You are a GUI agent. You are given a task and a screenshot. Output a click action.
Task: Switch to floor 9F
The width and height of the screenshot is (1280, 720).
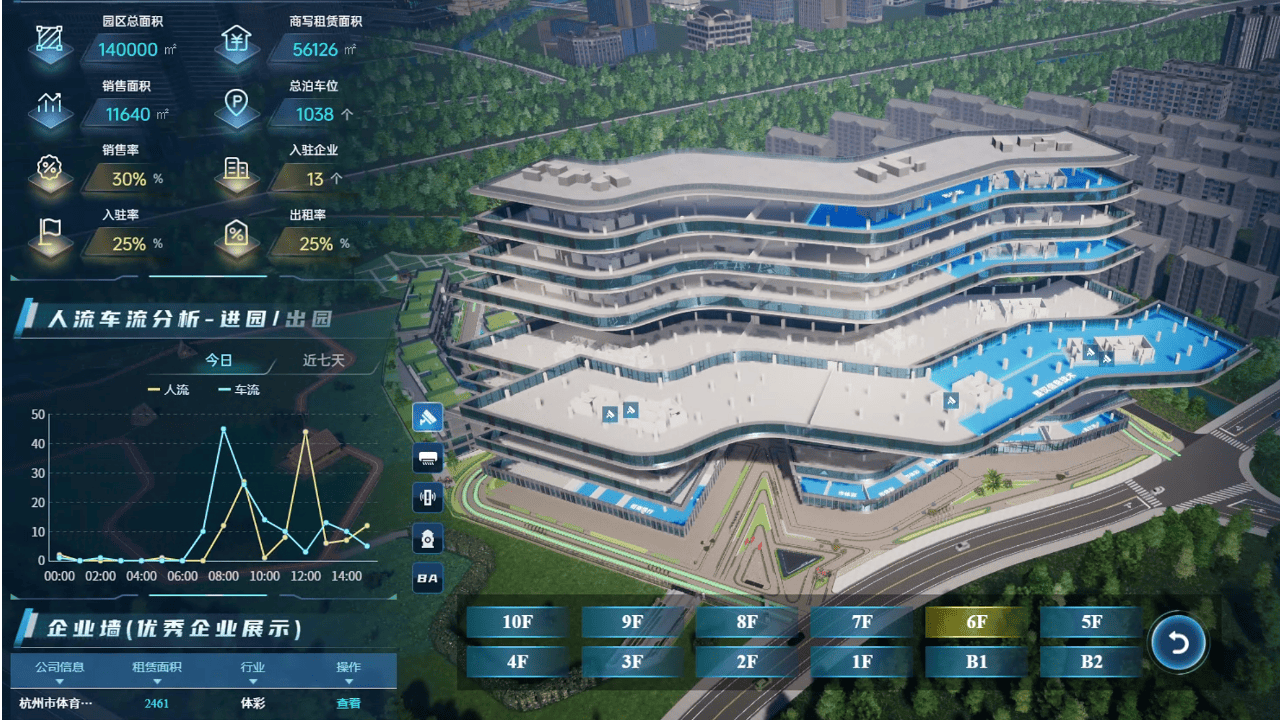point(632,622)
